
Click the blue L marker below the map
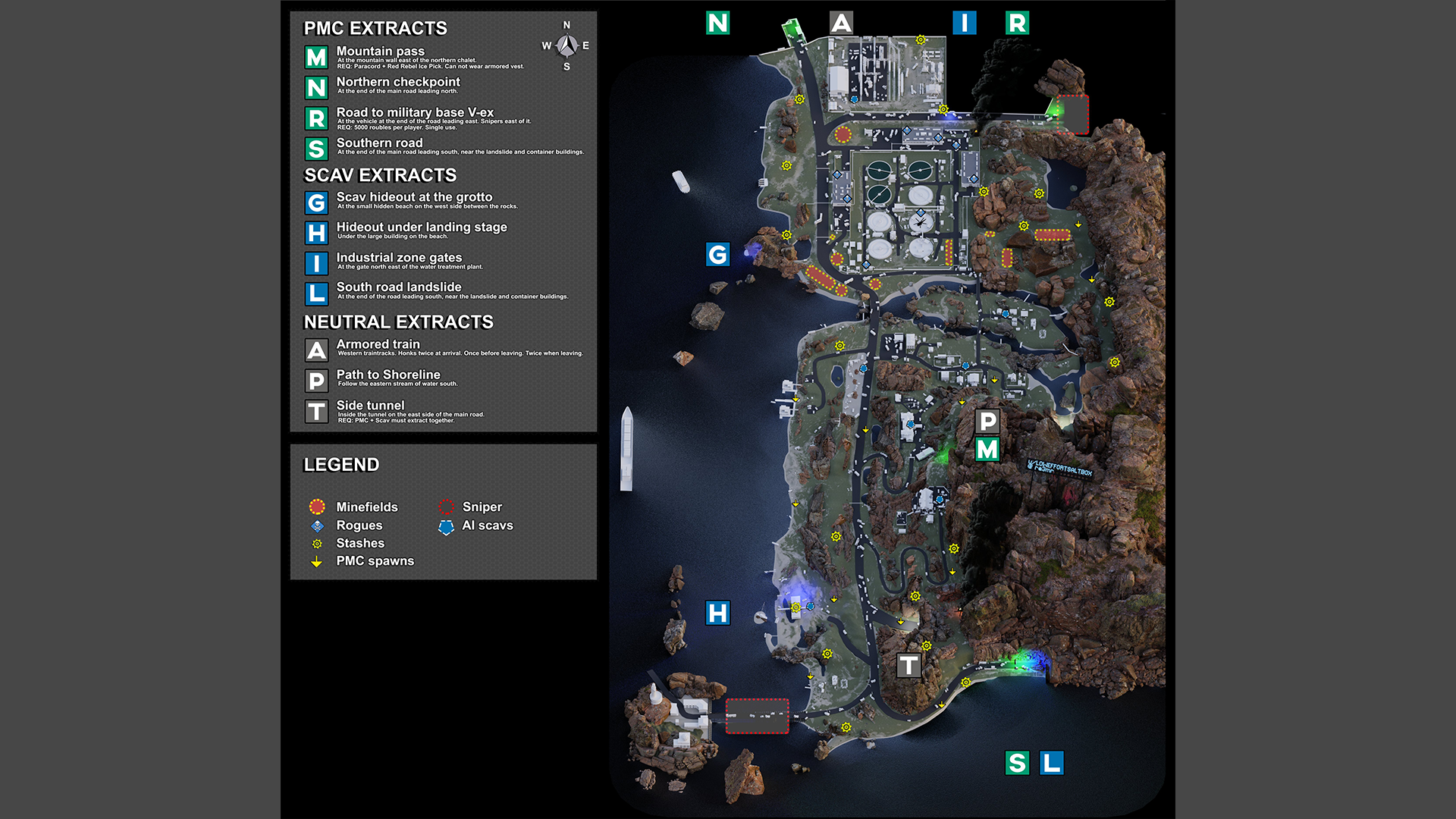tap(1052, 763)
